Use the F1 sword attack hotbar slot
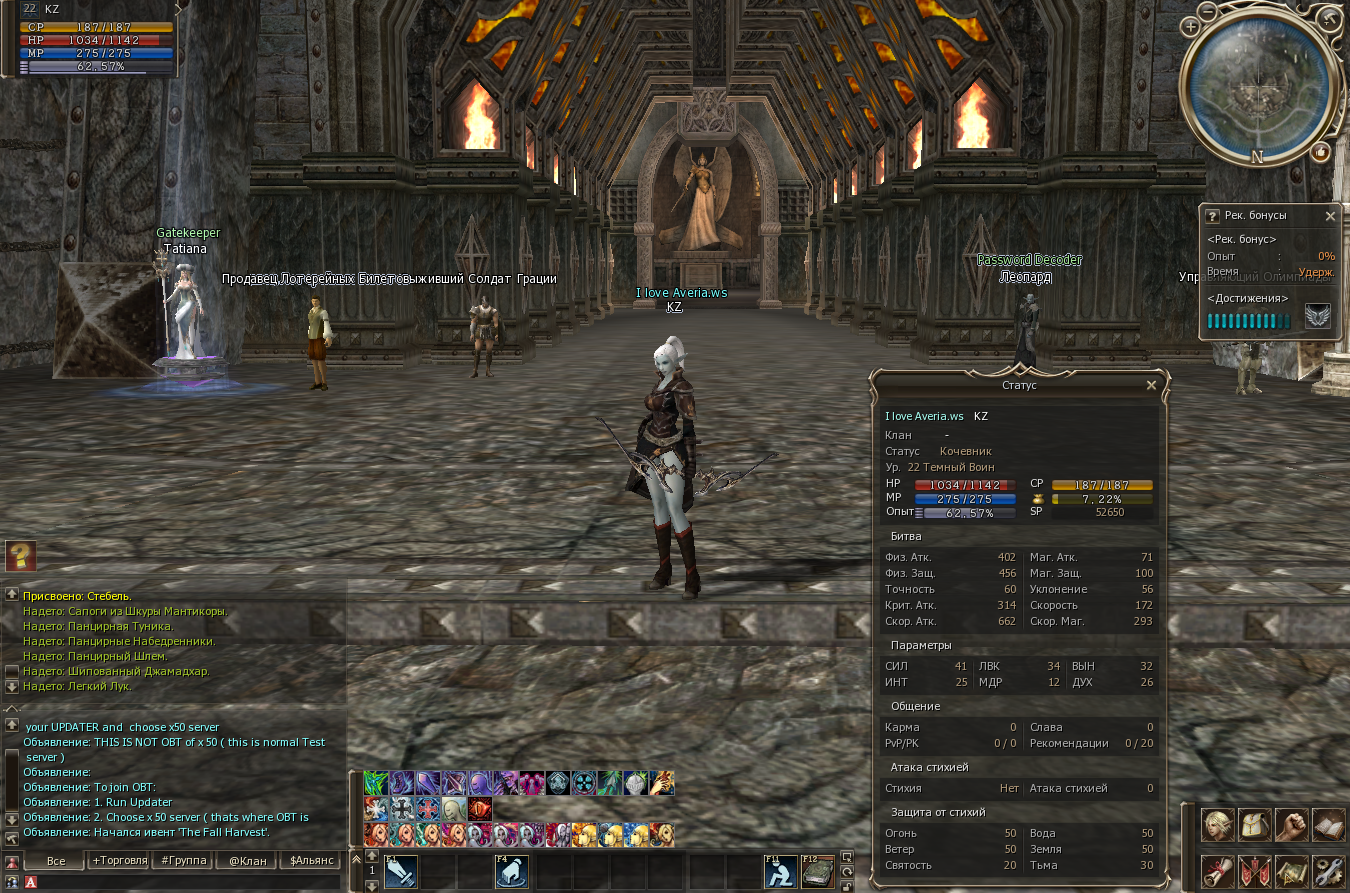The image size is (1350, 893). coord(400,872)
